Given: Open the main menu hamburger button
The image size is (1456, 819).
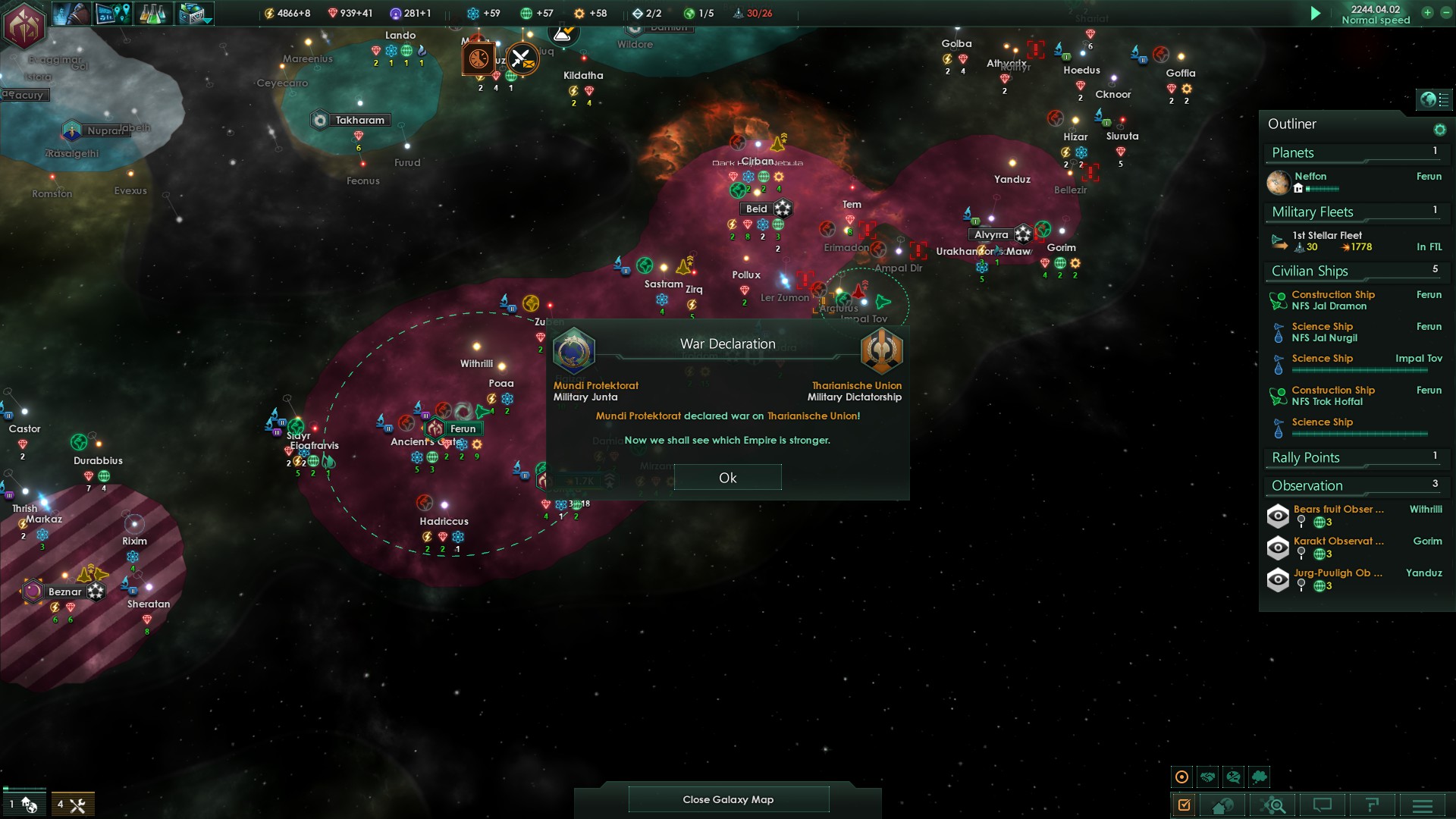Looking at the screenshot, I should click(1422, 805).
